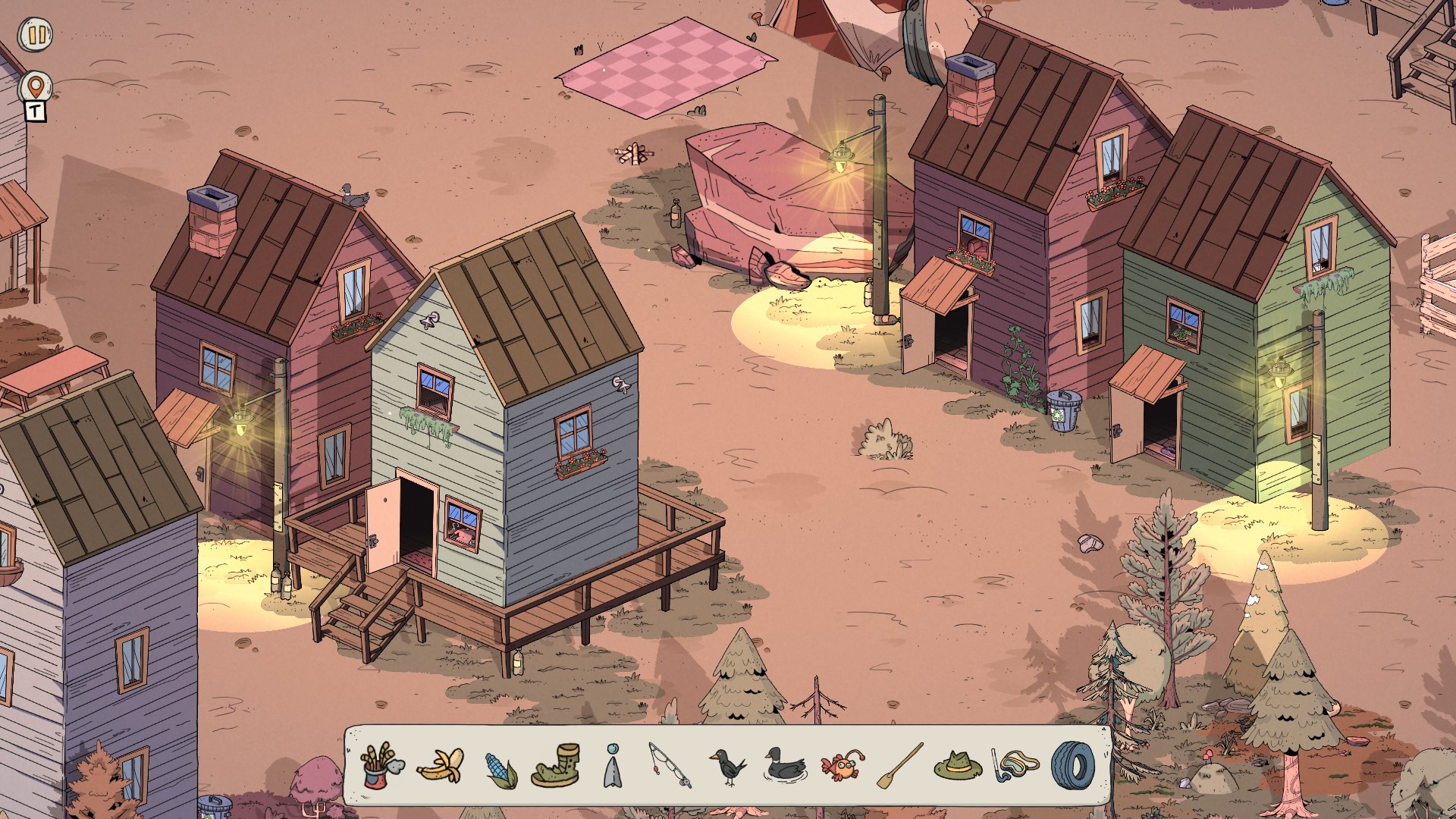
Task: Click the swimming duck icon
Action: coord(785,764)
